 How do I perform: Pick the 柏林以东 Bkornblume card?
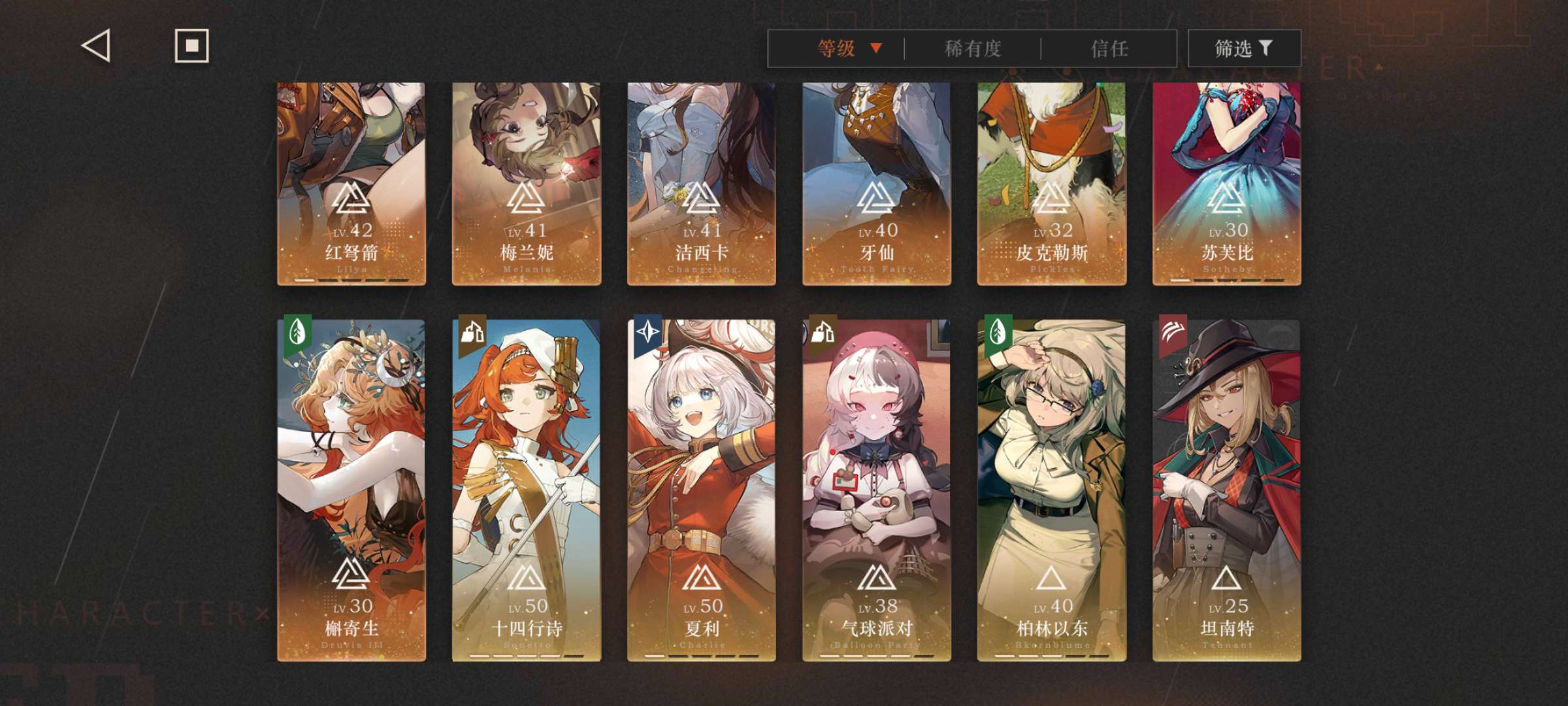pos(1052,490)
